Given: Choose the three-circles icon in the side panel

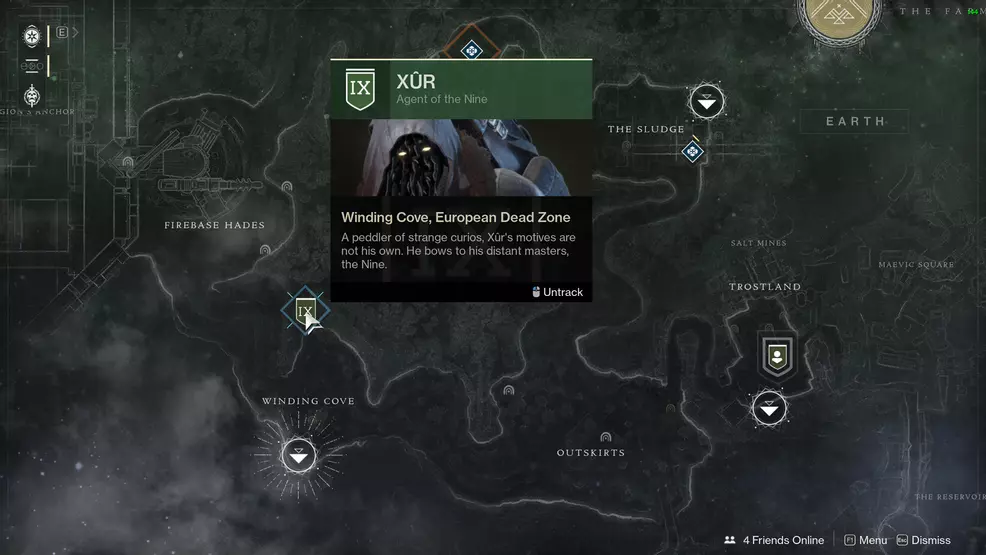Looking at the screenshot, I should (32, 66).
